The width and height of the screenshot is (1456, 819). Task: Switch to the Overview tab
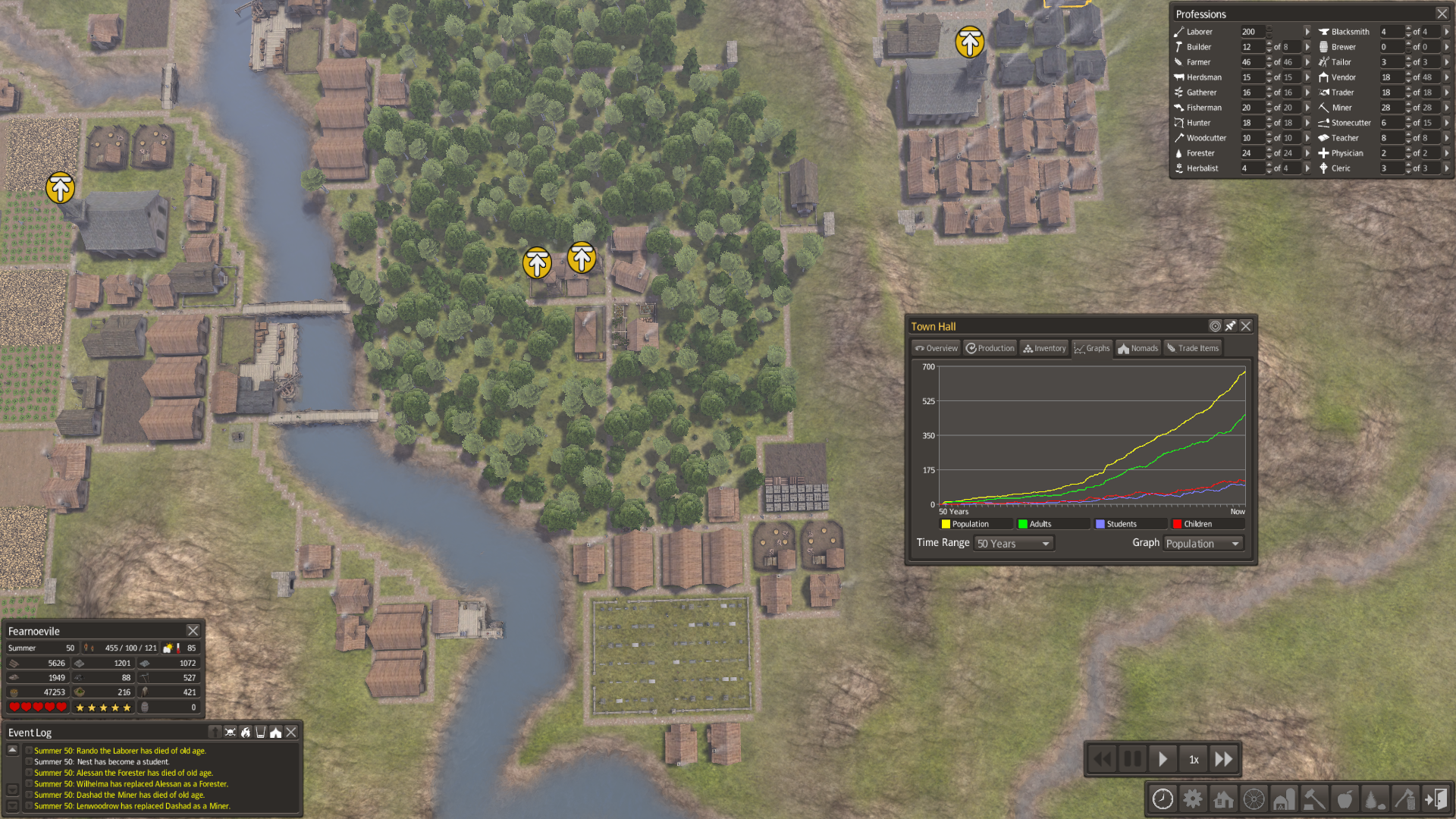point(936,348)
